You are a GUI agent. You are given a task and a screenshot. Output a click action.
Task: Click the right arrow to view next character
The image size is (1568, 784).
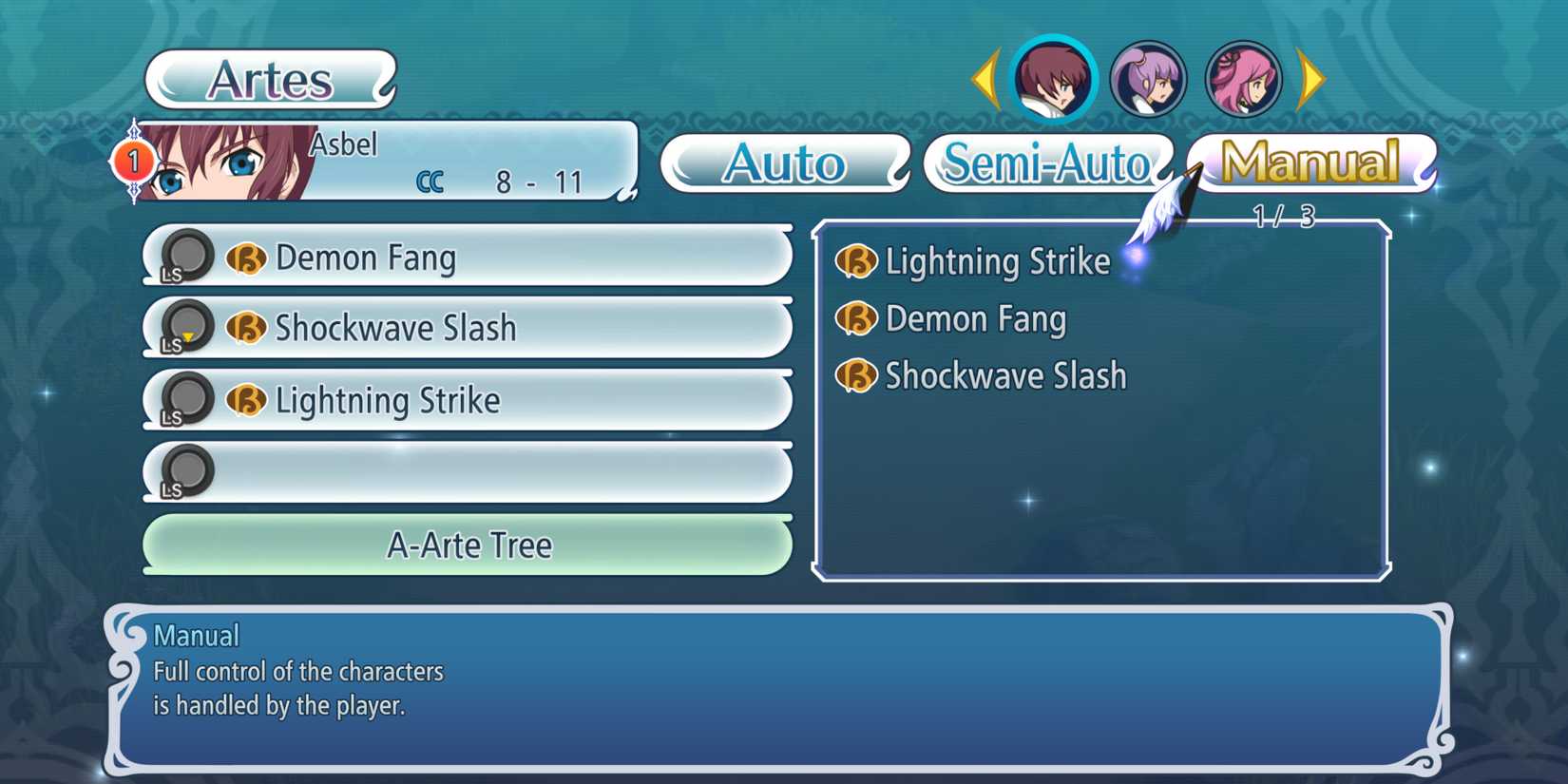(x=1310, y=76)
